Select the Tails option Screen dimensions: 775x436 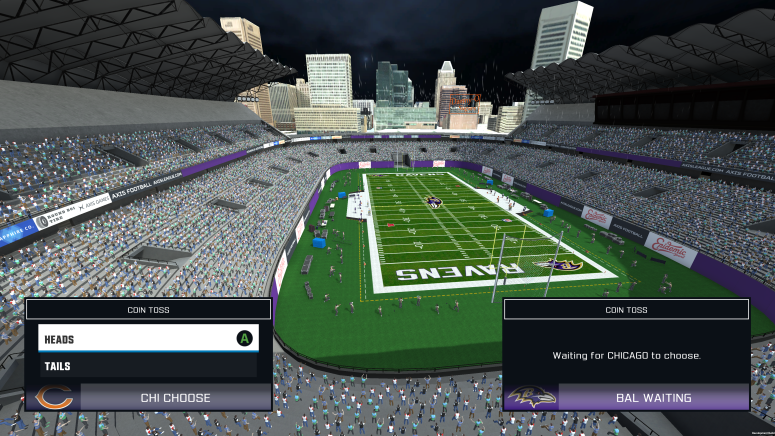[x=148, y=366]
